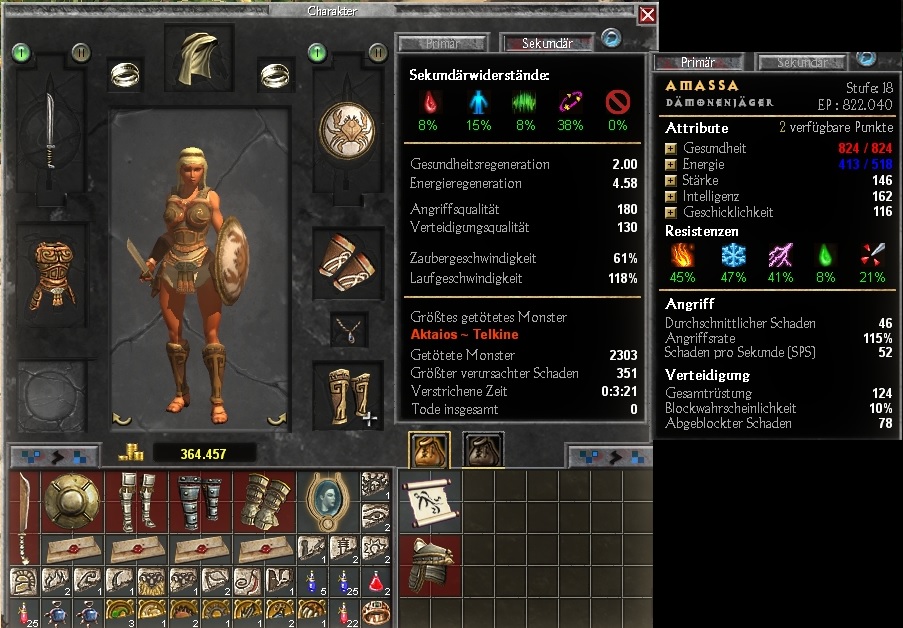Add an attribute point to Gesundheit
Viewport: 903px width, 628px height.
pyautogui.click(x=672, y=149)
